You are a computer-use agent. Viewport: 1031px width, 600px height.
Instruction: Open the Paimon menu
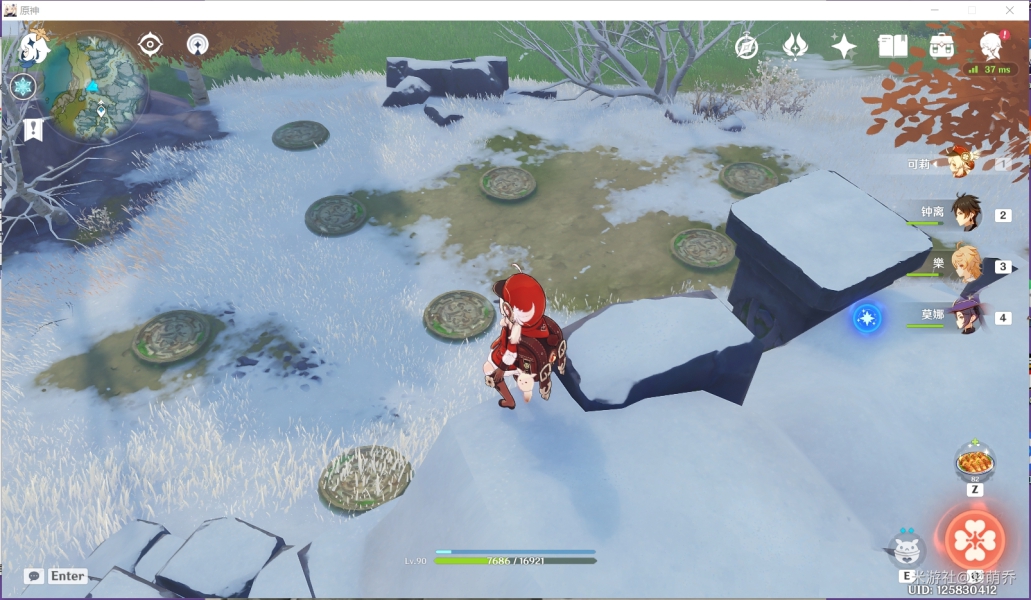pyautogui.click(x=35, y=48)
